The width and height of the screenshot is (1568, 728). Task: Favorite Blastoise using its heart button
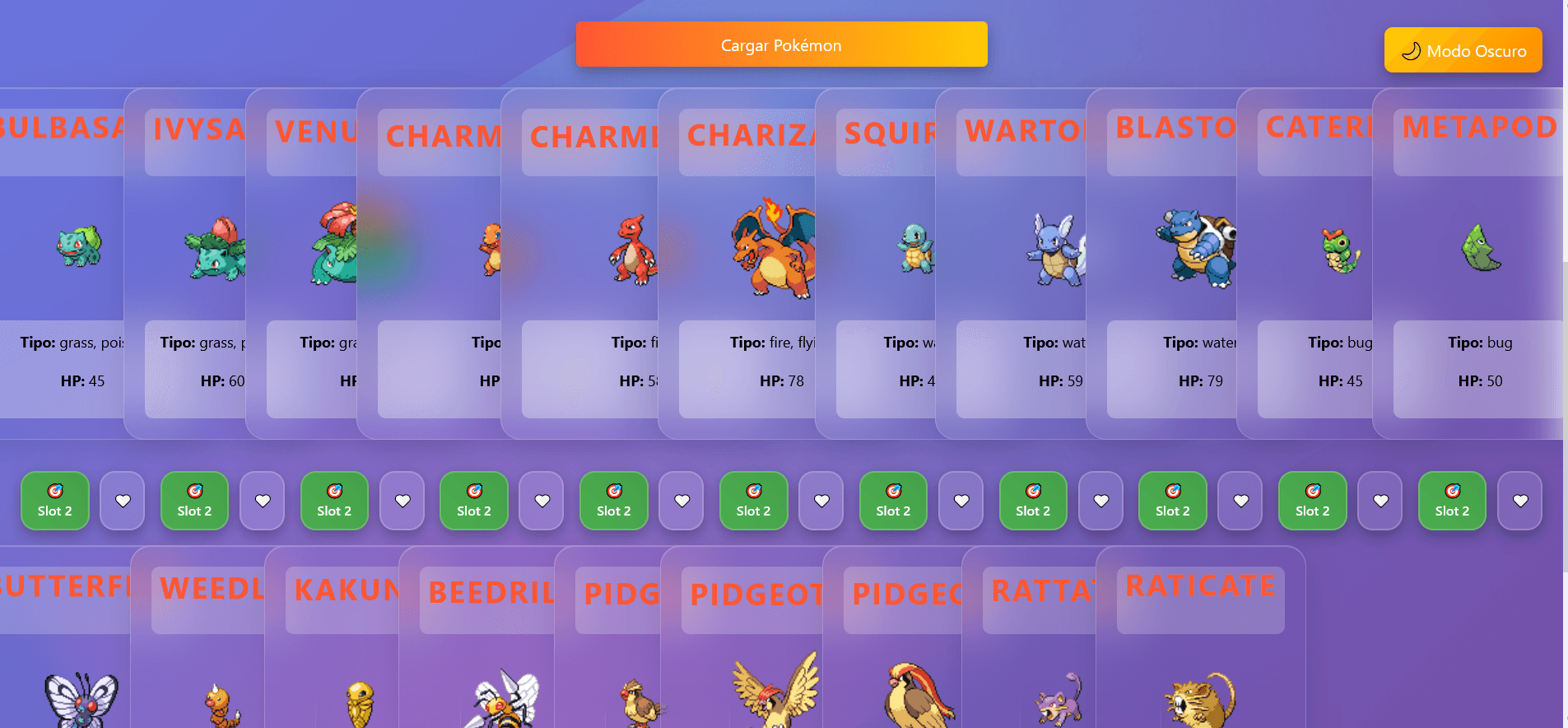[1240, 500]
